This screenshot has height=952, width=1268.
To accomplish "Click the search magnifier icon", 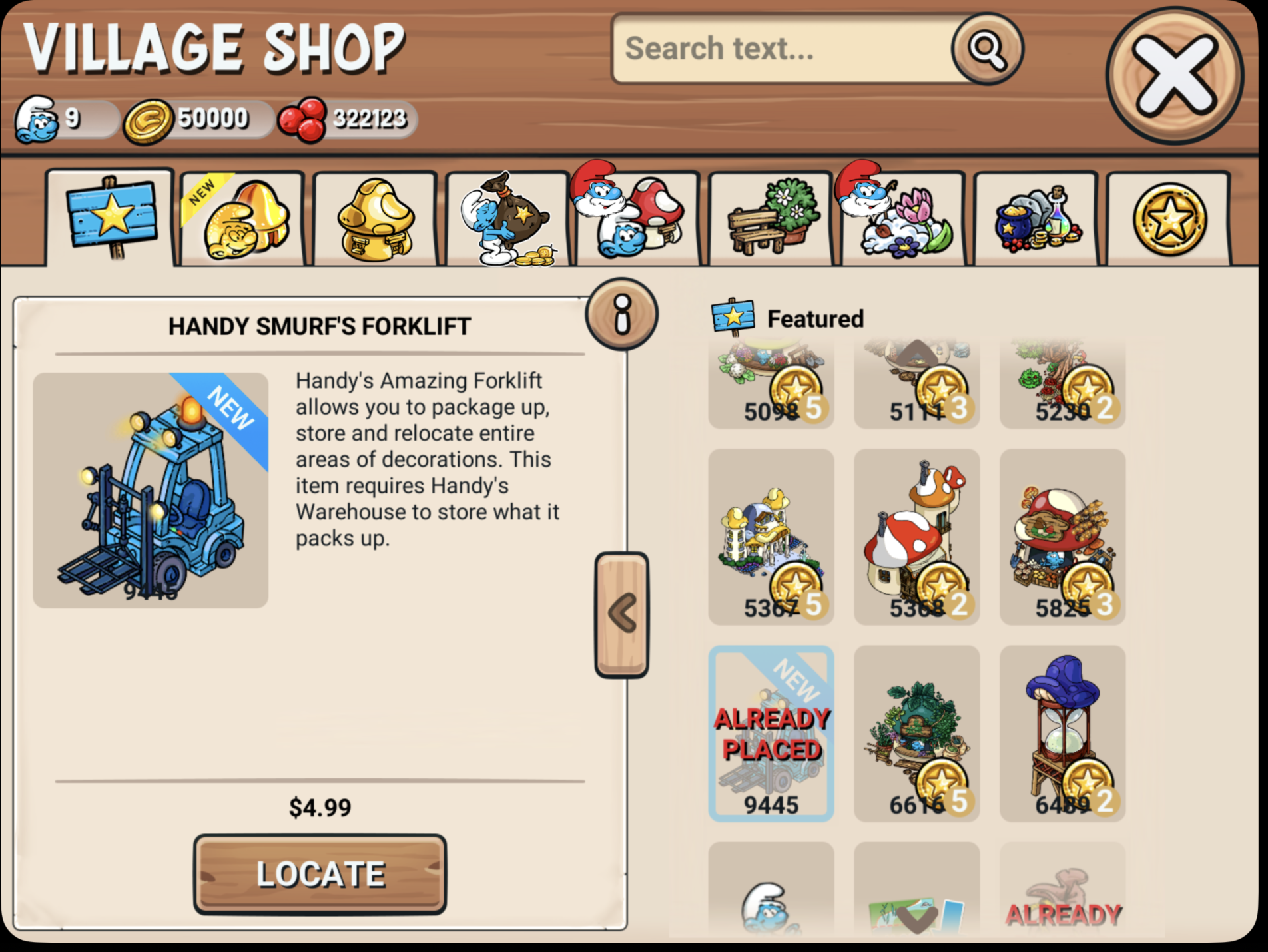I will click(984, 49).
